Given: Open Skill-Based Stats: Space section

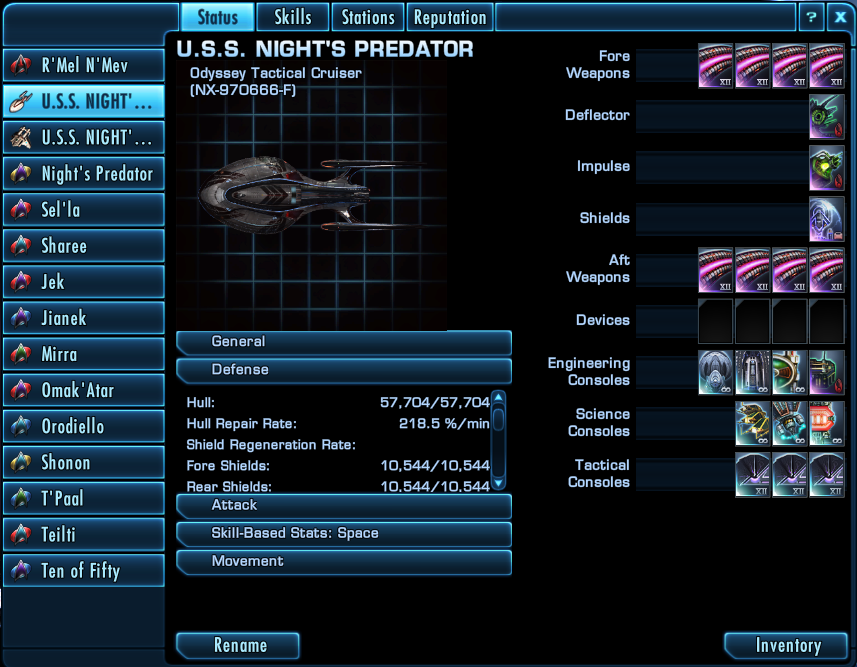Looking at the screenshot, I should click(x=343, y=534).
